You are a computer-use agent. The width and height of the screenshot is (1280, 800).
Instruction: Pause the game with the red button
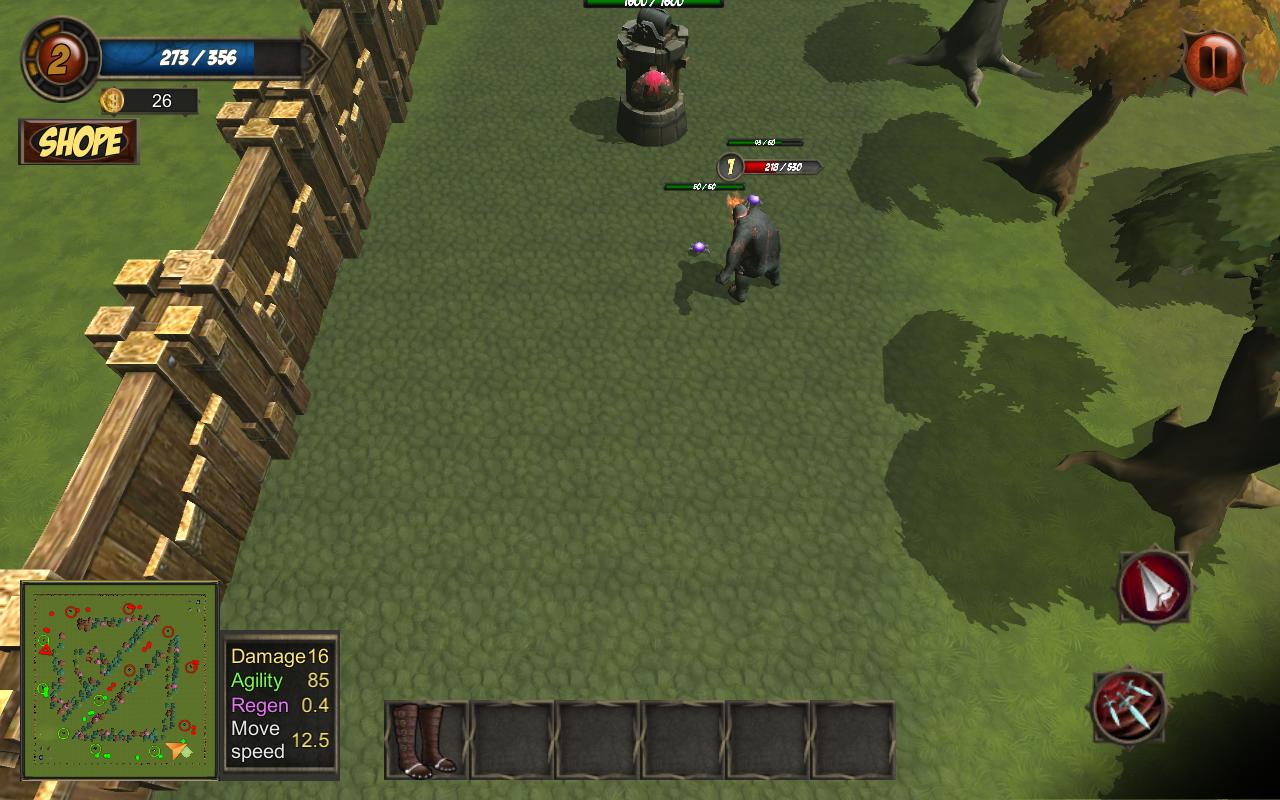coord(1214,62)
